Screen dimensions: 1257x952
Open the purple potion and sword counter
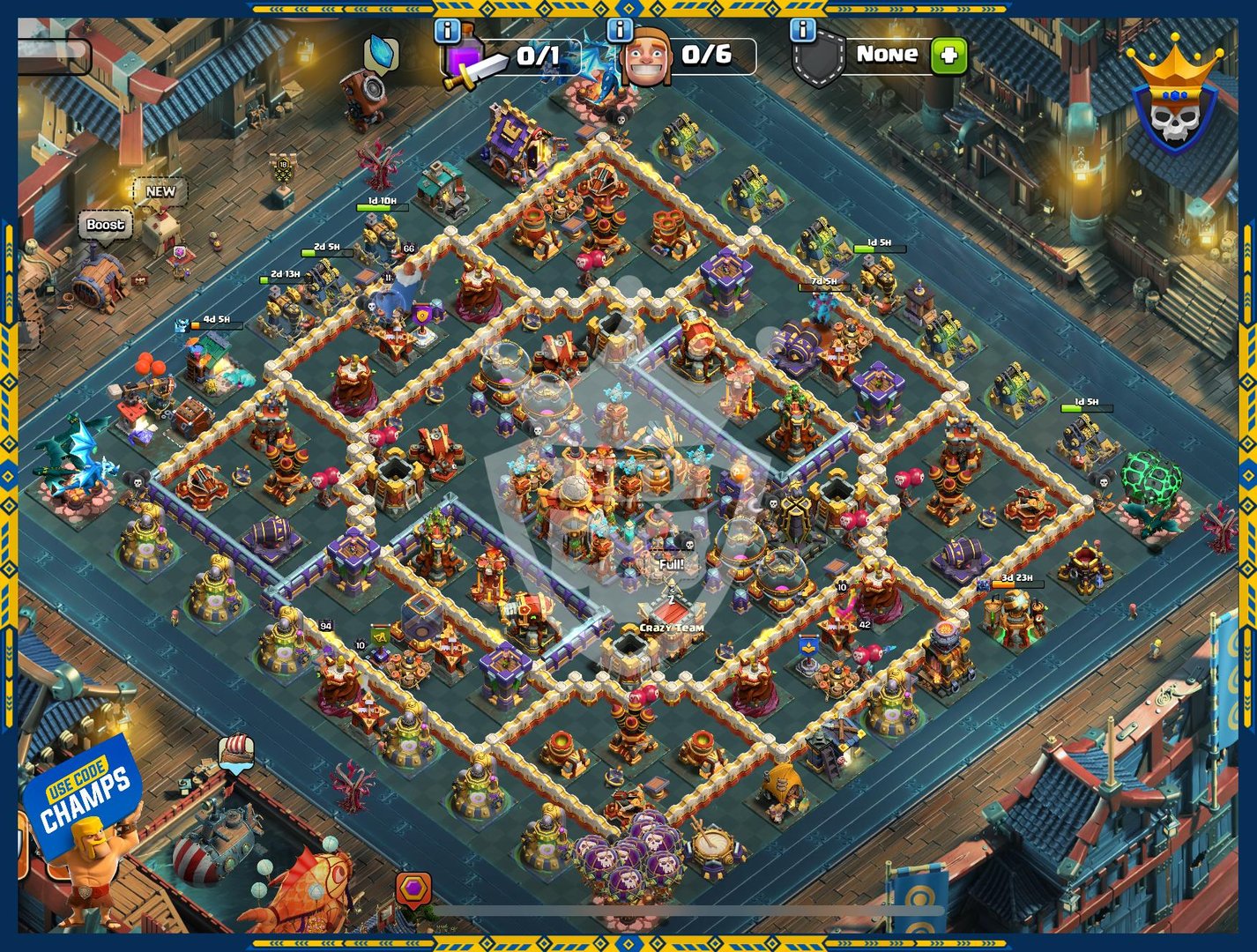click(511, 58)
